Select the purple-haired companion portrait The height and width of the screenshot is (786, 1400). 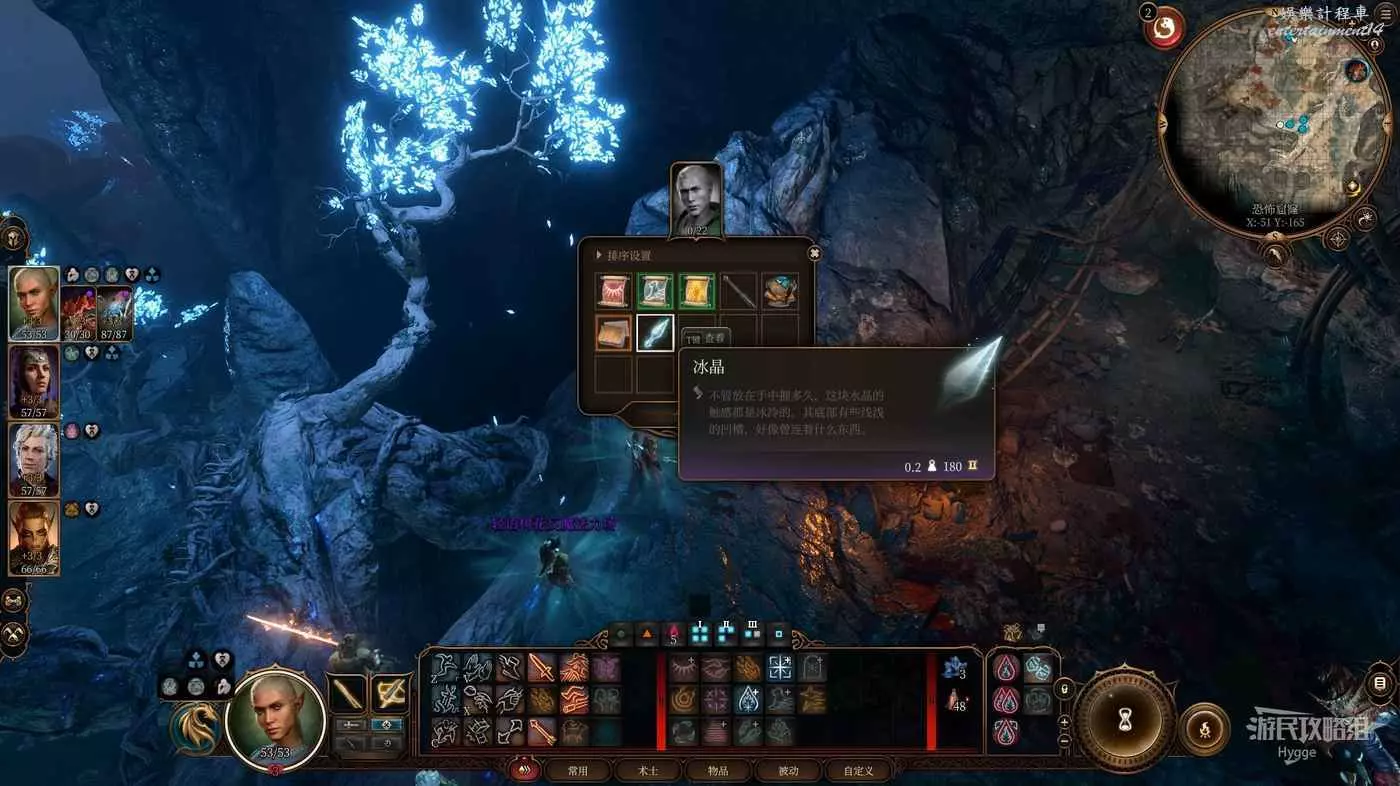coord(34,380)
